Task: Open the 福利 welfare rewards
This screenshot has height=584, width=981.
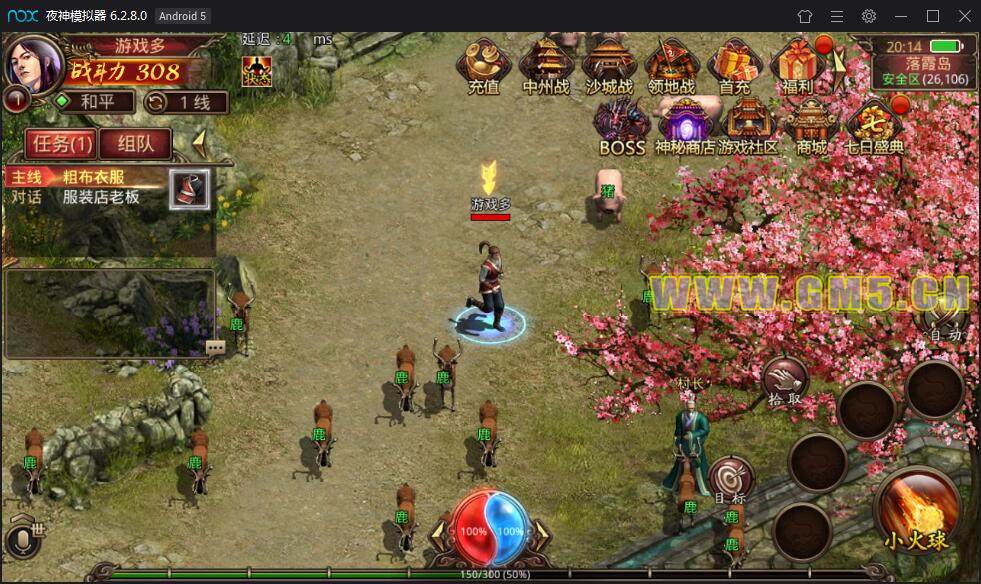Action: point(798,66)
